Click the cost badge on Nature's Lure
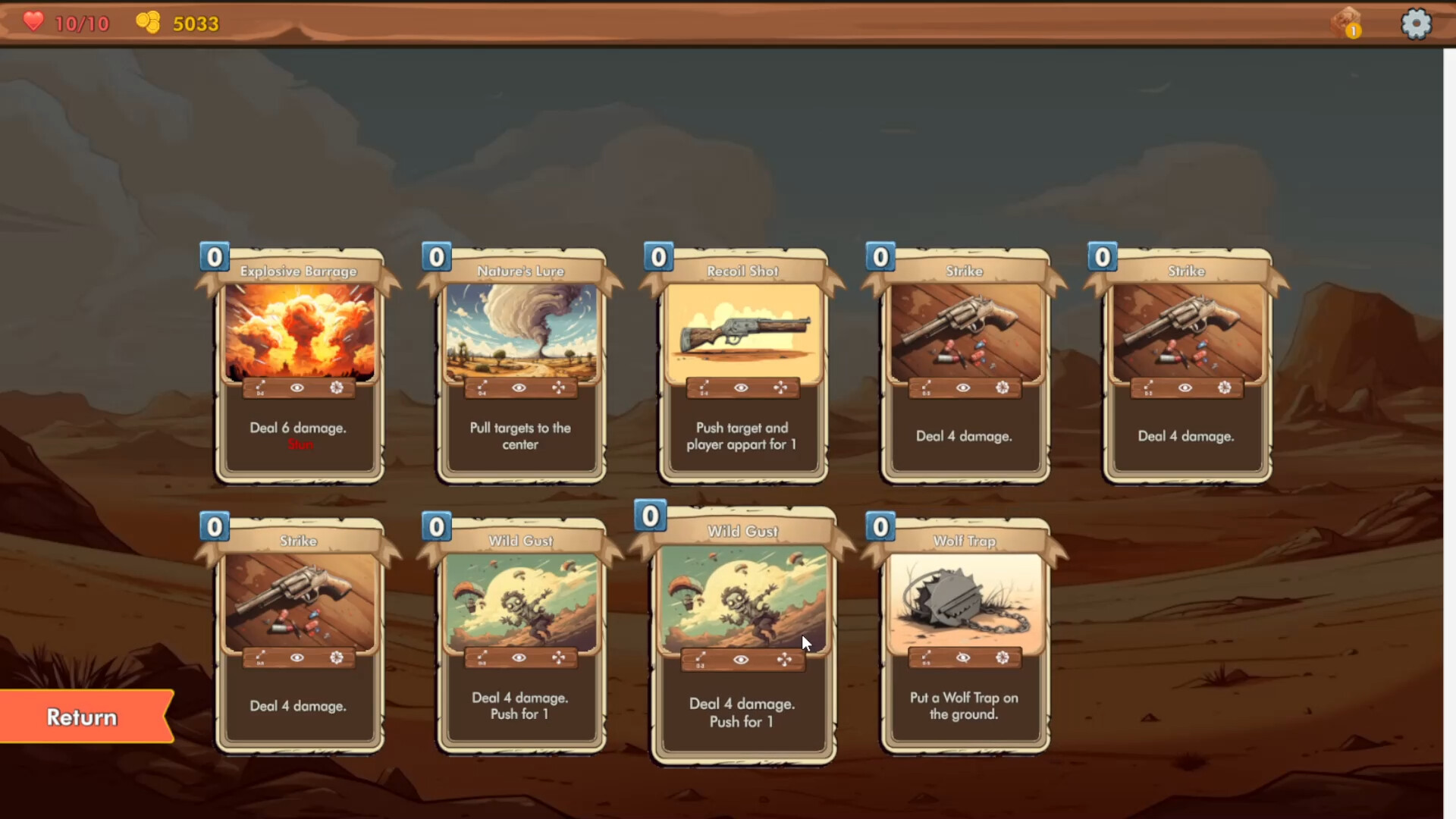The image size is (1456, 819). tap(435, 257)
